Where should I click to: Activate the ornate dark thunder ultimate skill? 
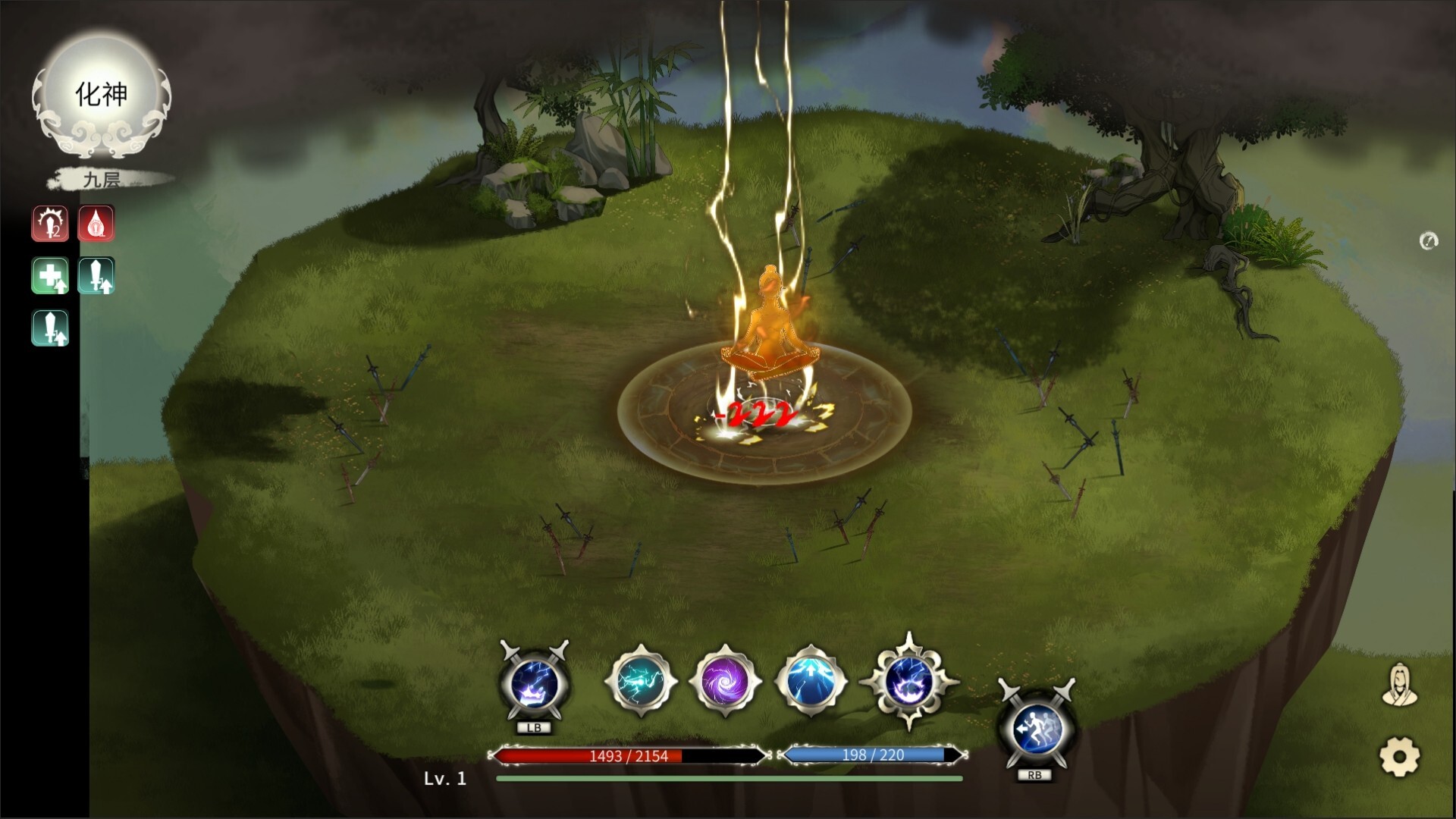[x=908, y=681]
